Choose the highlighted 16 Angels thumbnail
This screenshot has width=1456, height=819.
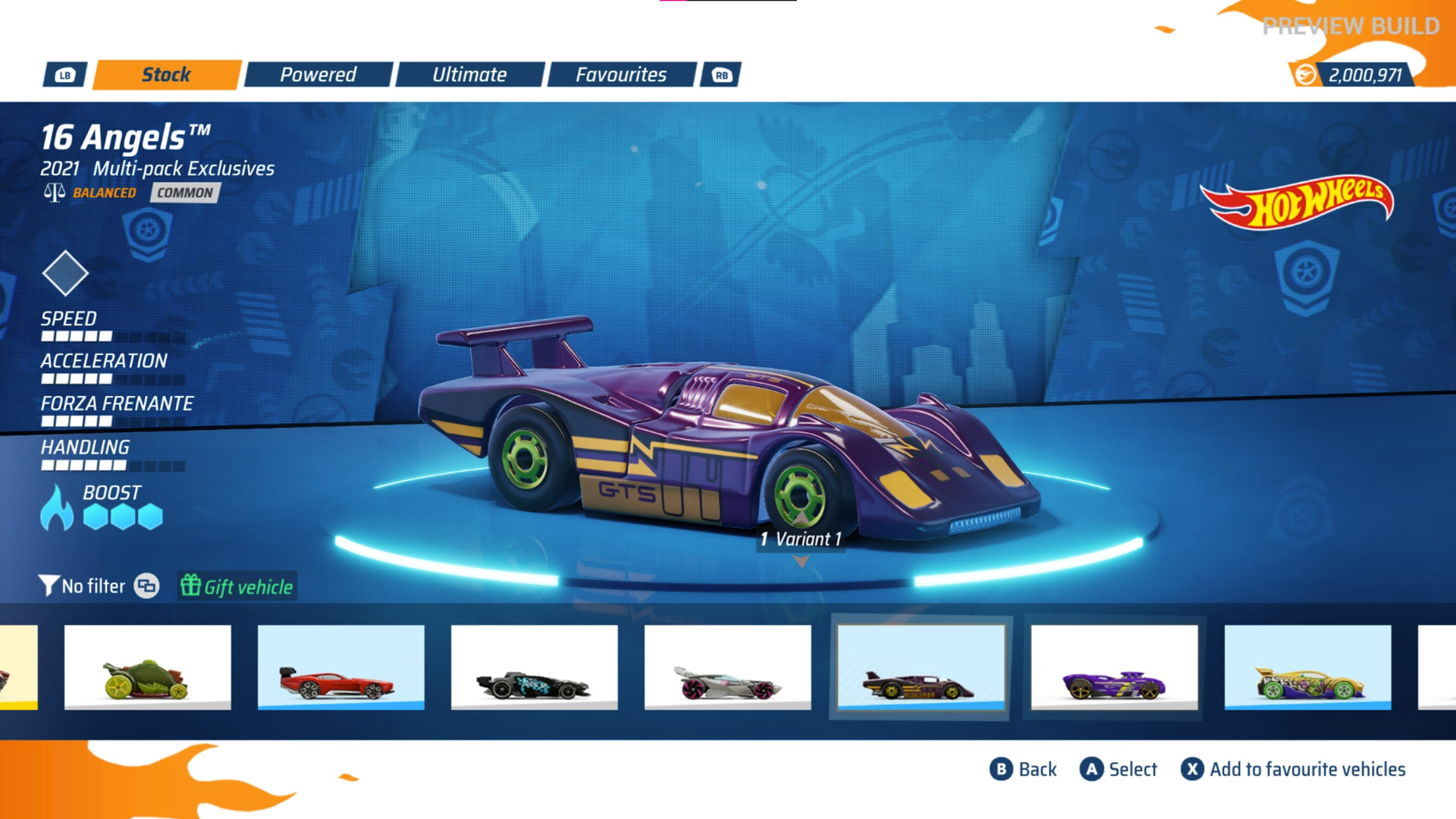pyautogui.click(x=921, y=667)
